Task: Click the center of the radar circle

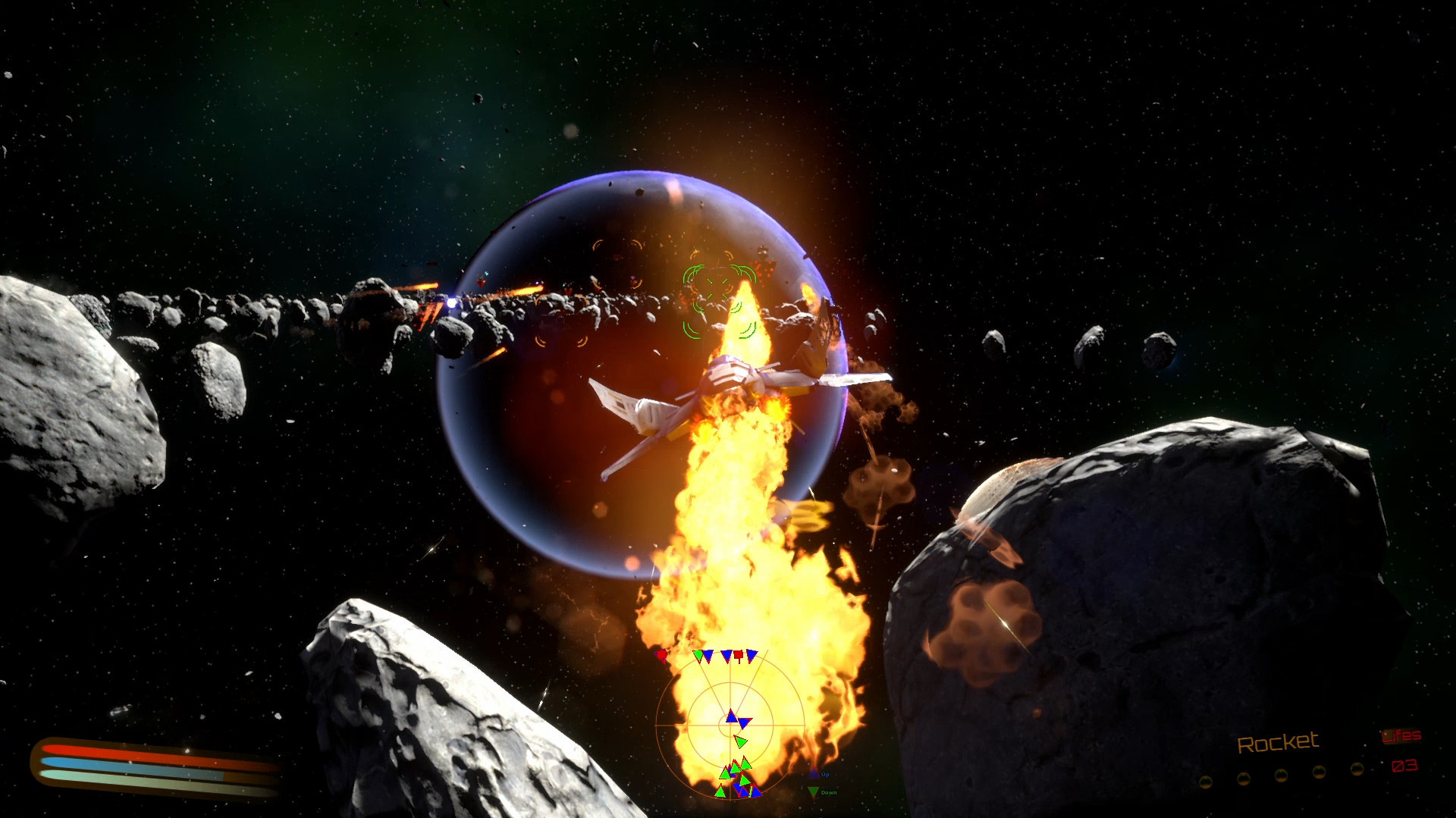Action: (x=730, y=725)
